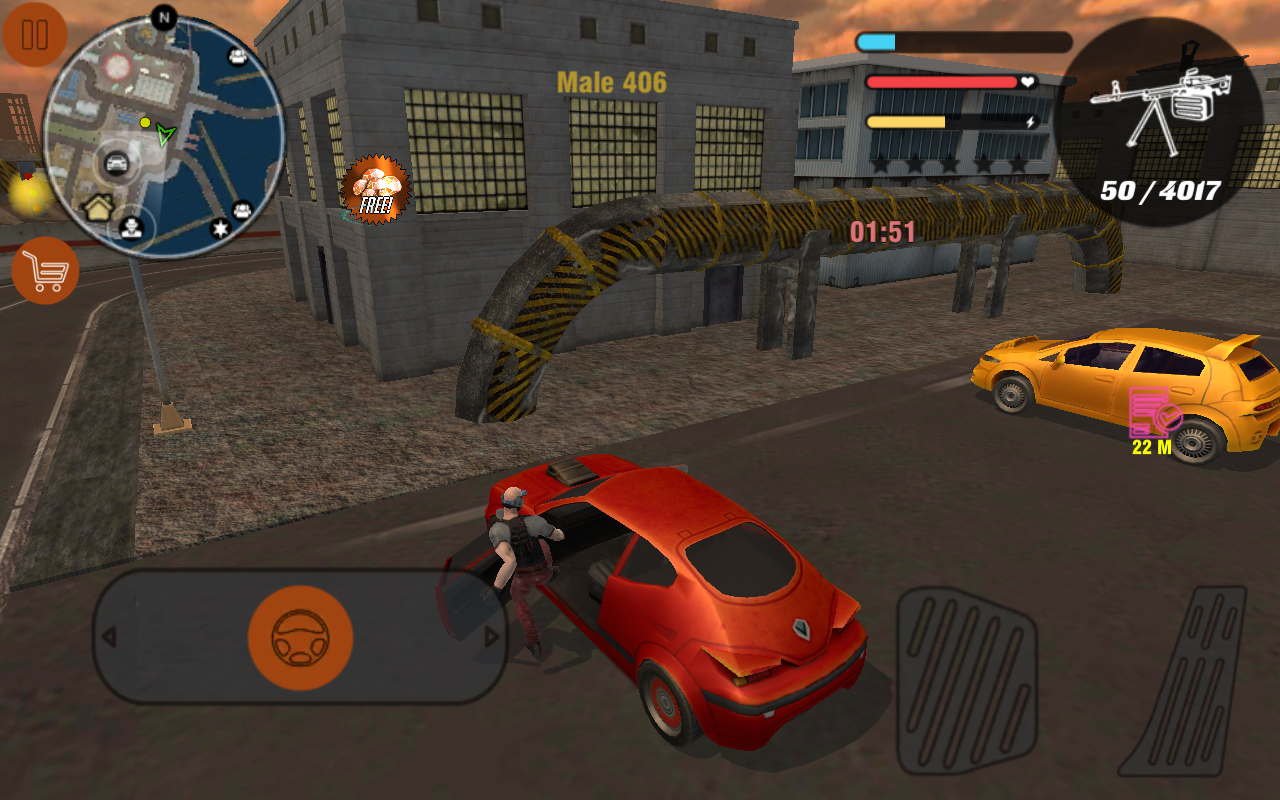Image resolution: width=1280 pixels, height=800 pixels.
Task: Claim the FREE explosives offer badge
Action: click(377, 190)
